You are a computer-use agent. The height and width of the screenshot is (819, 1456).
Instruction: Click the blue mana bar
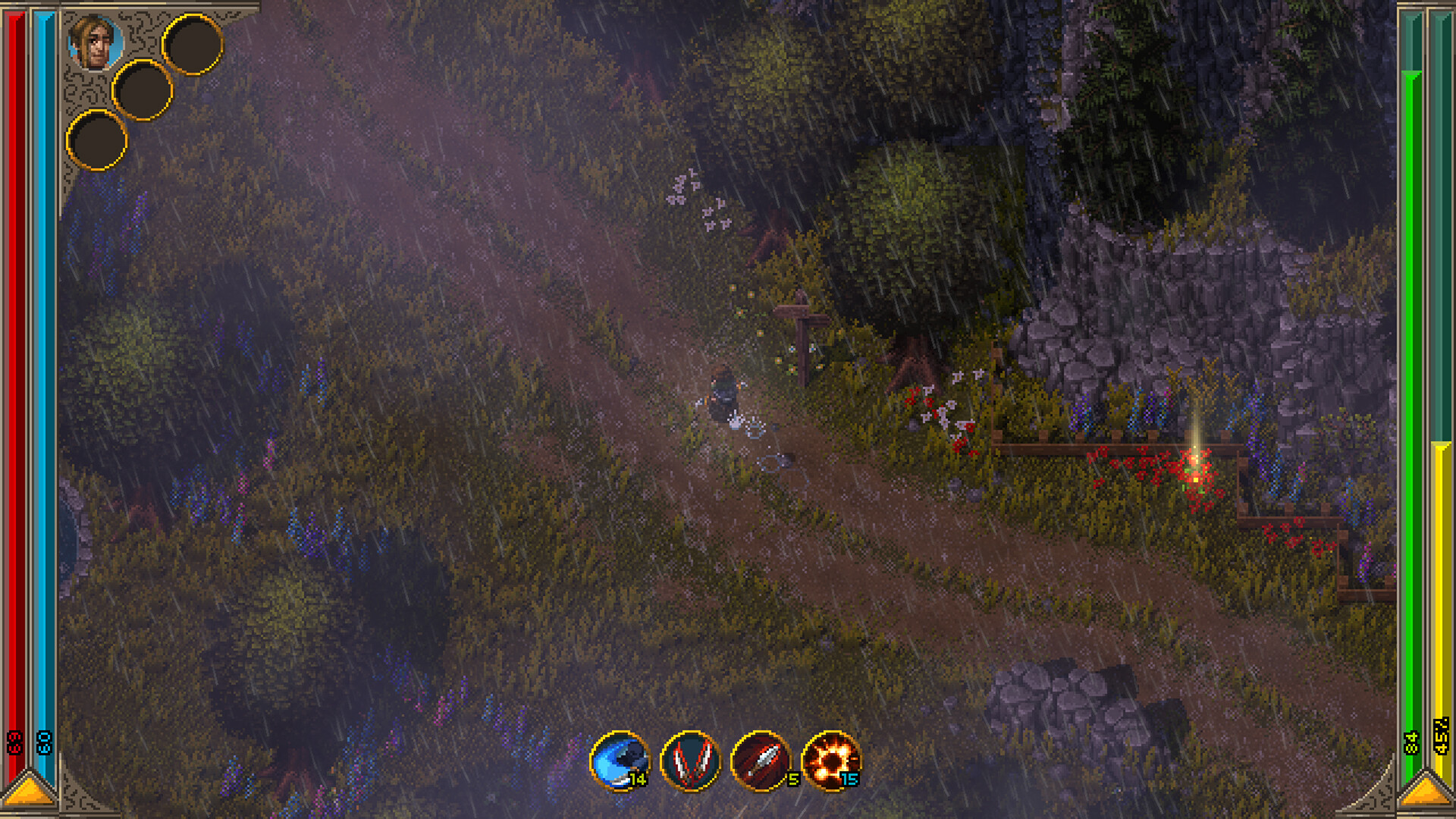coord(44,379)
